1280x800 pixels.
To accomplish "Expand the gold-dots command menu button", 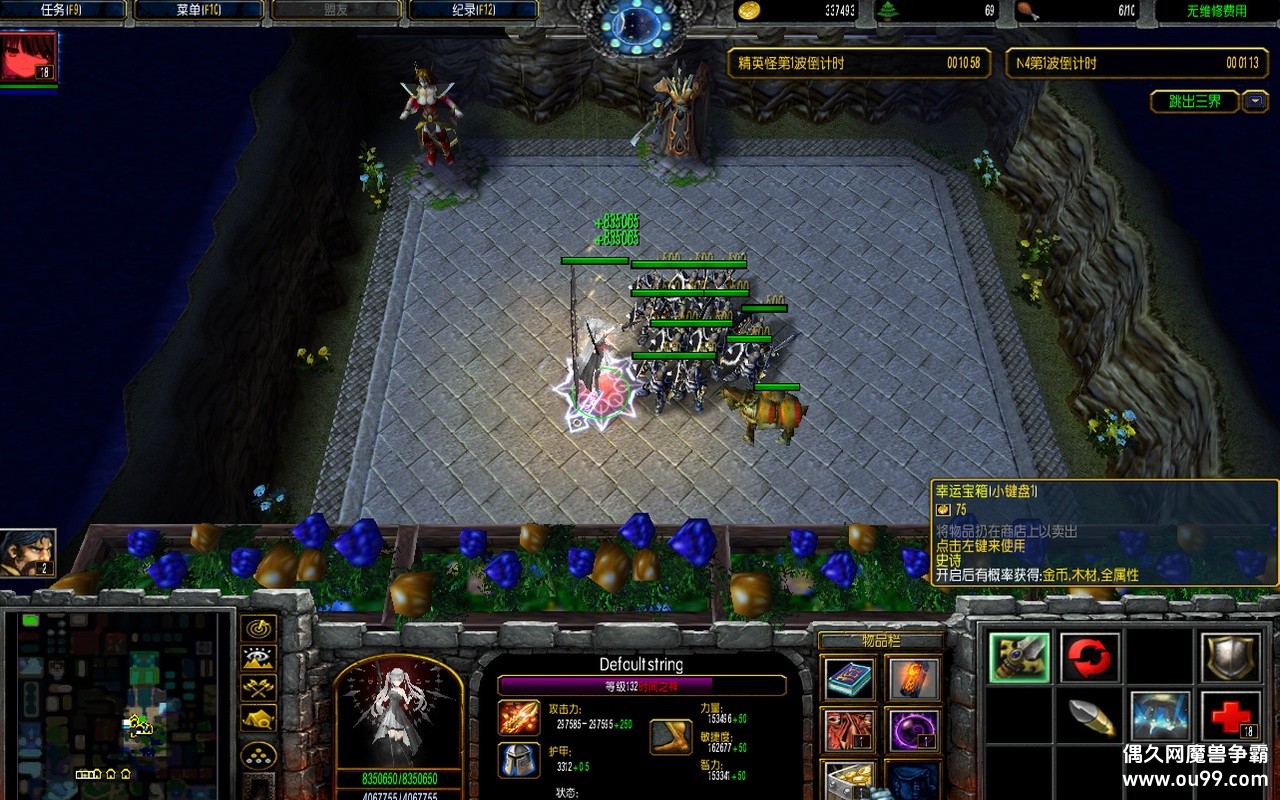I will pos(258,755).
